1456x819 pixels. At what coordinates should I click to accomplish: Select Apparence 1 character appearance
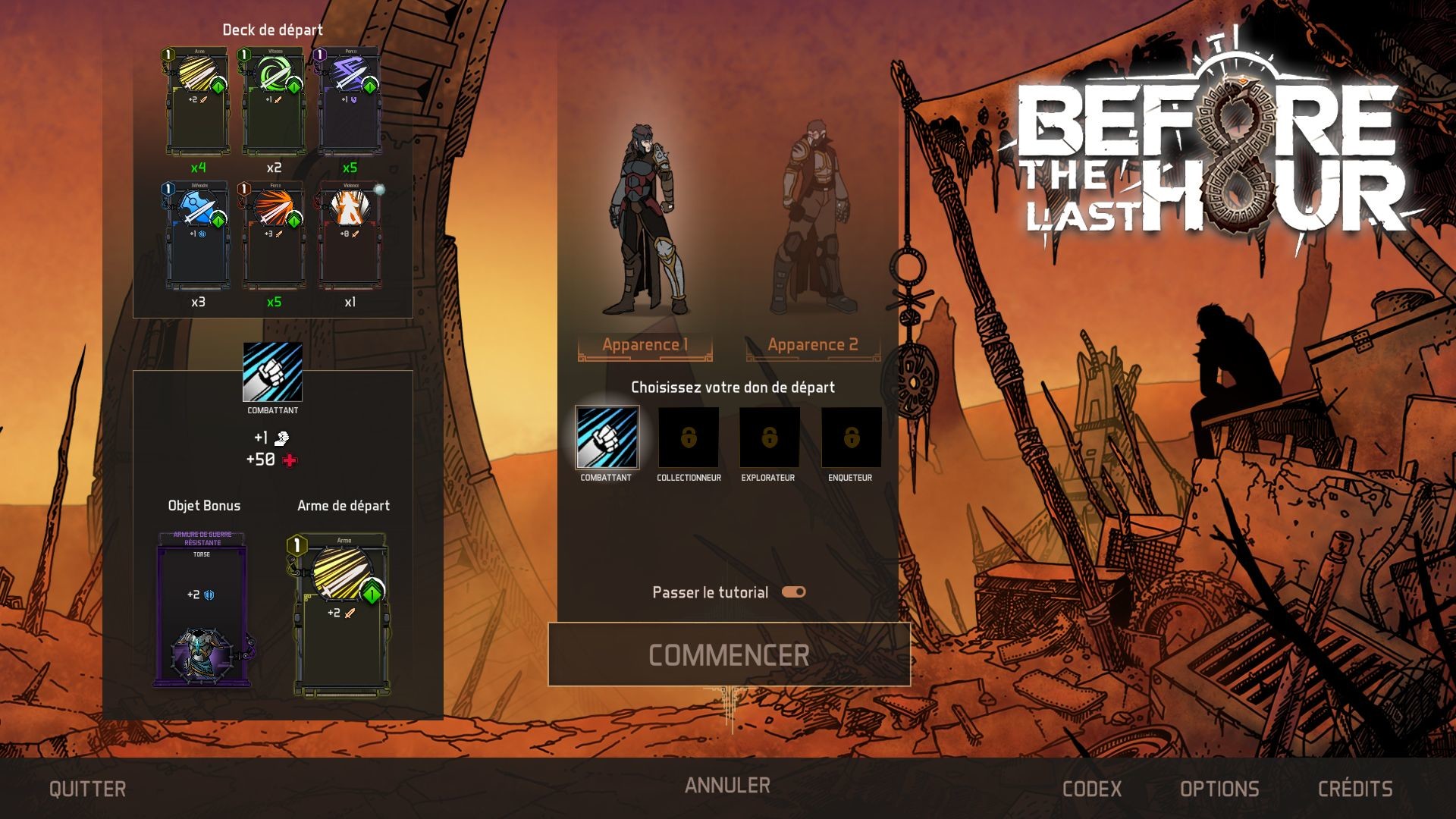coord(645,344)
